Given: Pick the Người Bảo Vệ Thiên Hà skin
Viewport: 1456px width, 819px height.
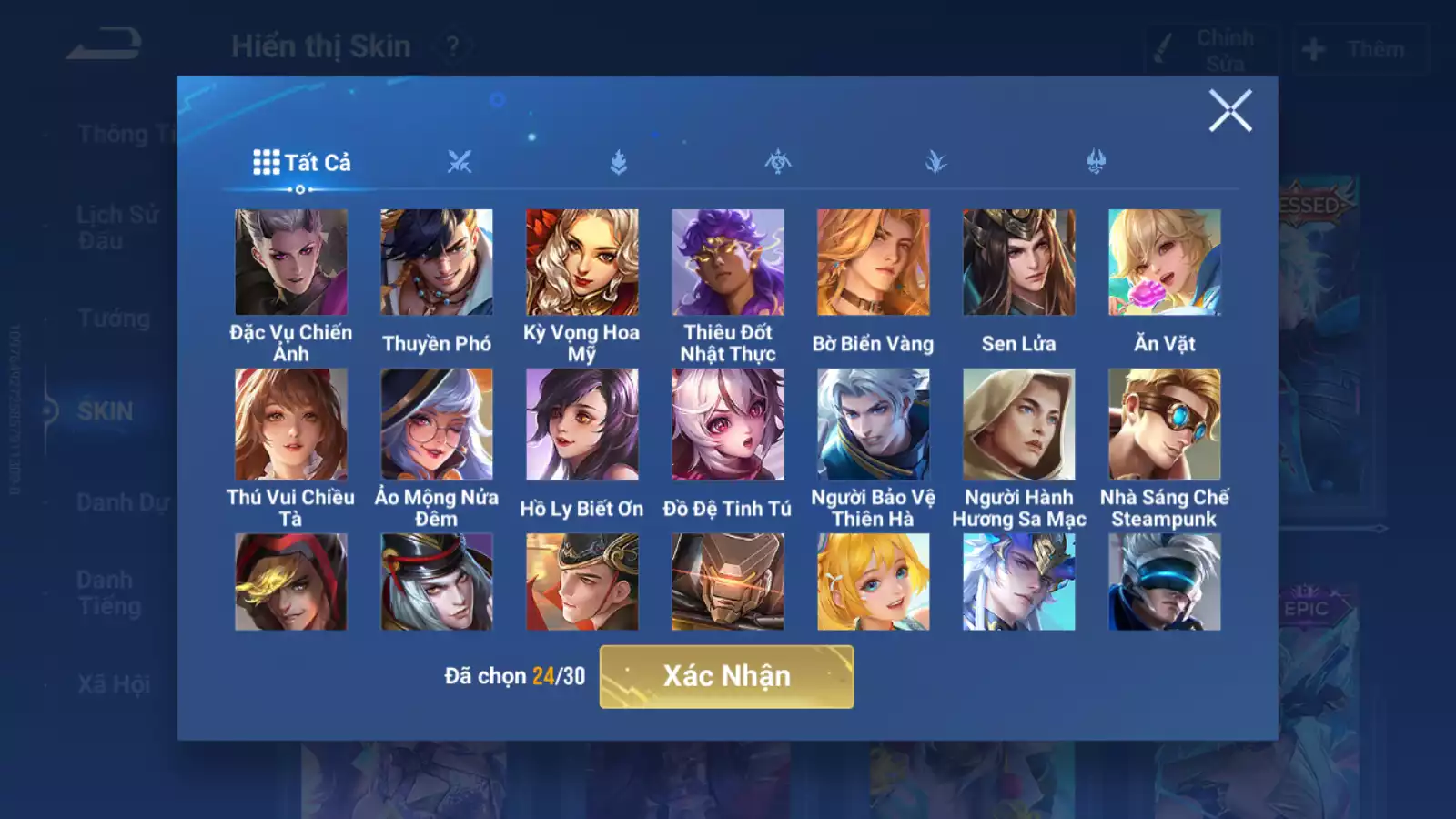Looking at the screenshot, I should tap(874, 424).
